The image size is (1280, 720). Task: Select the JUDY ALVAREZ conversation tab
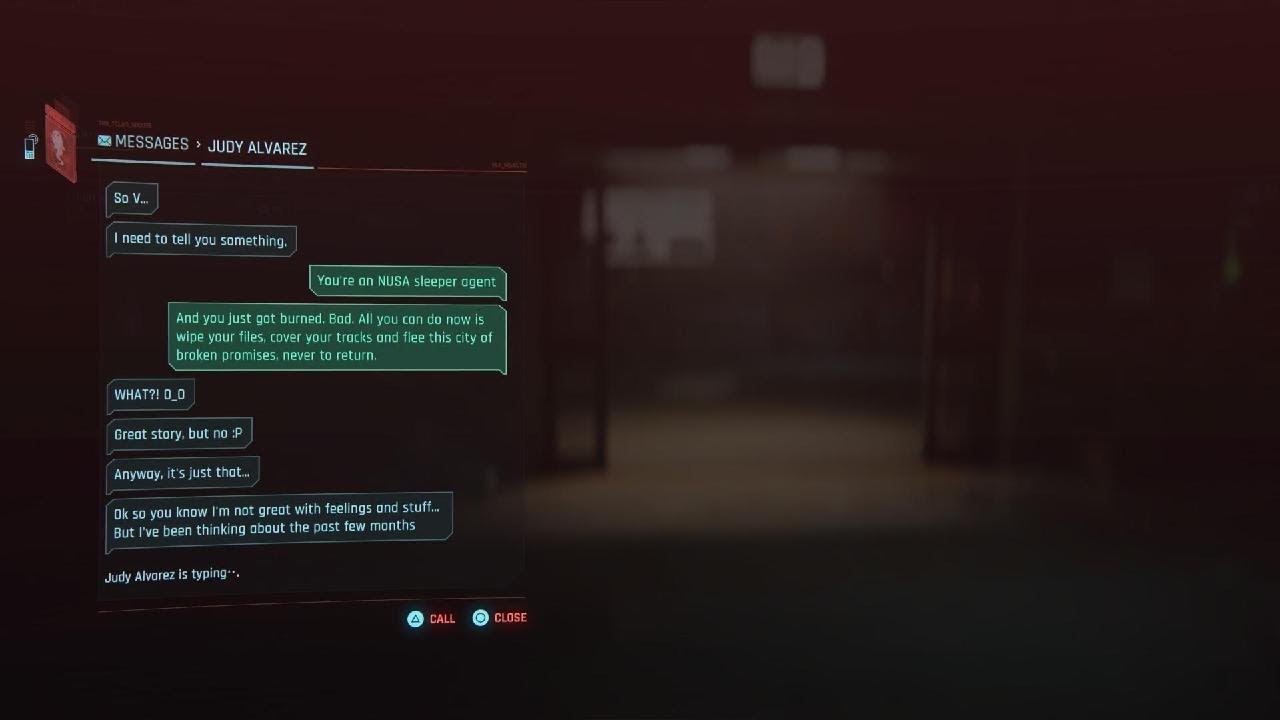click(258, 146)
